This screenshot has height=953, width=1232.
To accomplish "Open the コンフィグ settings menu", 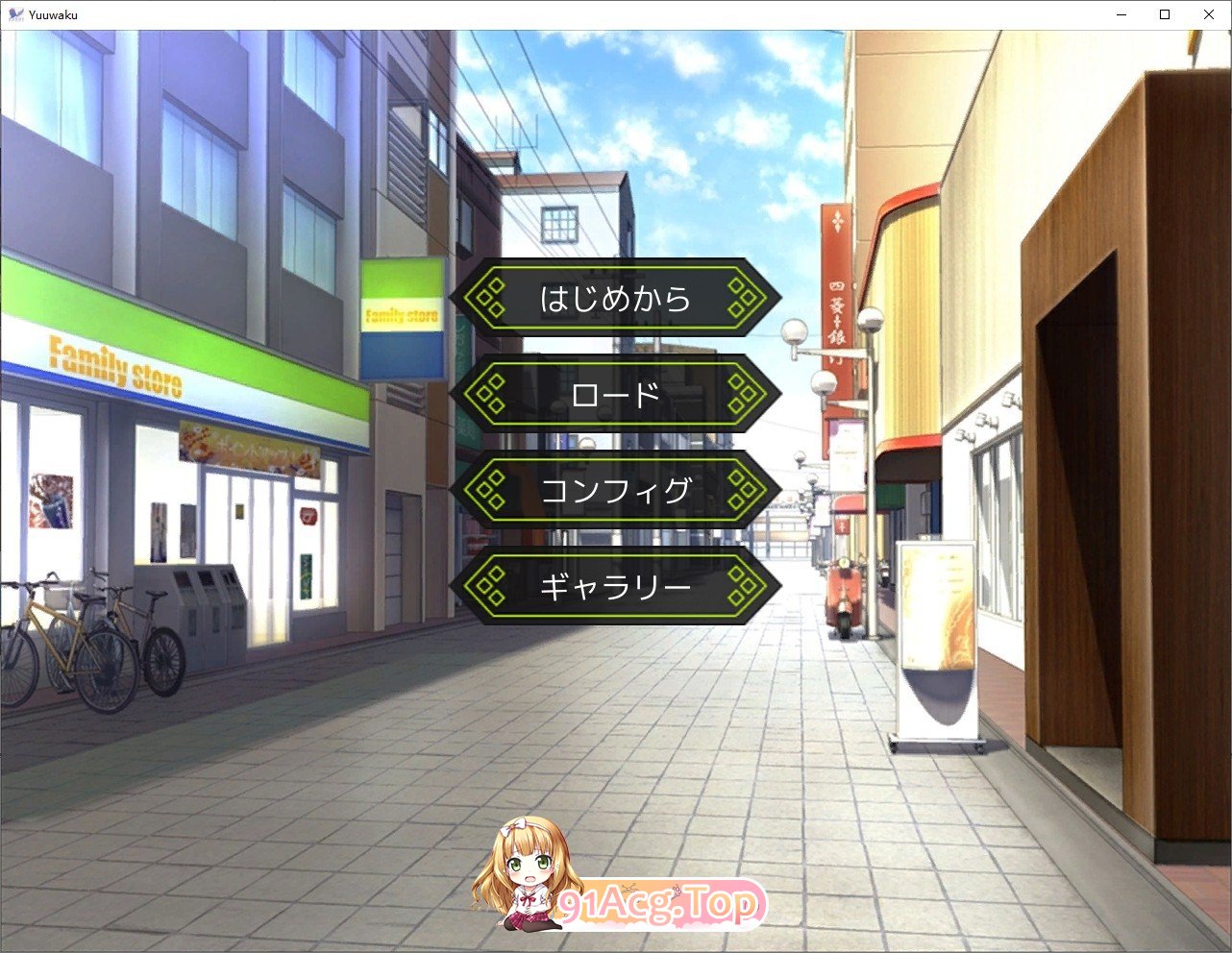I will coord(615,490).
